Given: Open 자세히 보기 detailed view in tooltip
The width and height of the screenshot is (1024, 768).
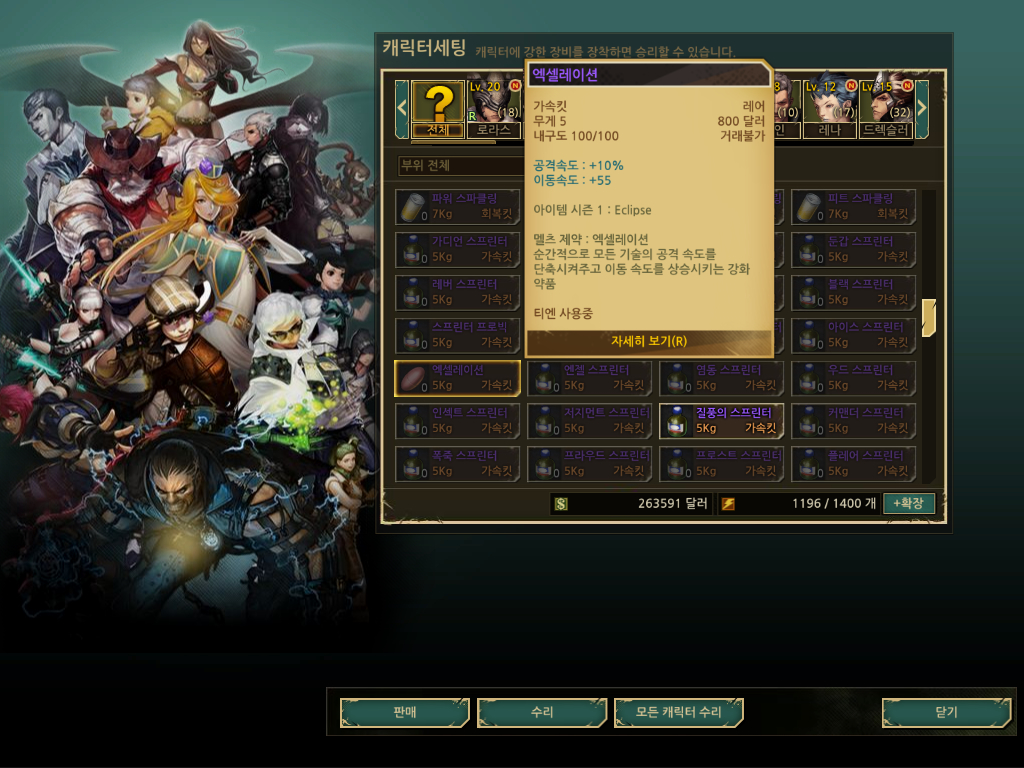Looking at the screenshot, I should click(x=650, y=341).
